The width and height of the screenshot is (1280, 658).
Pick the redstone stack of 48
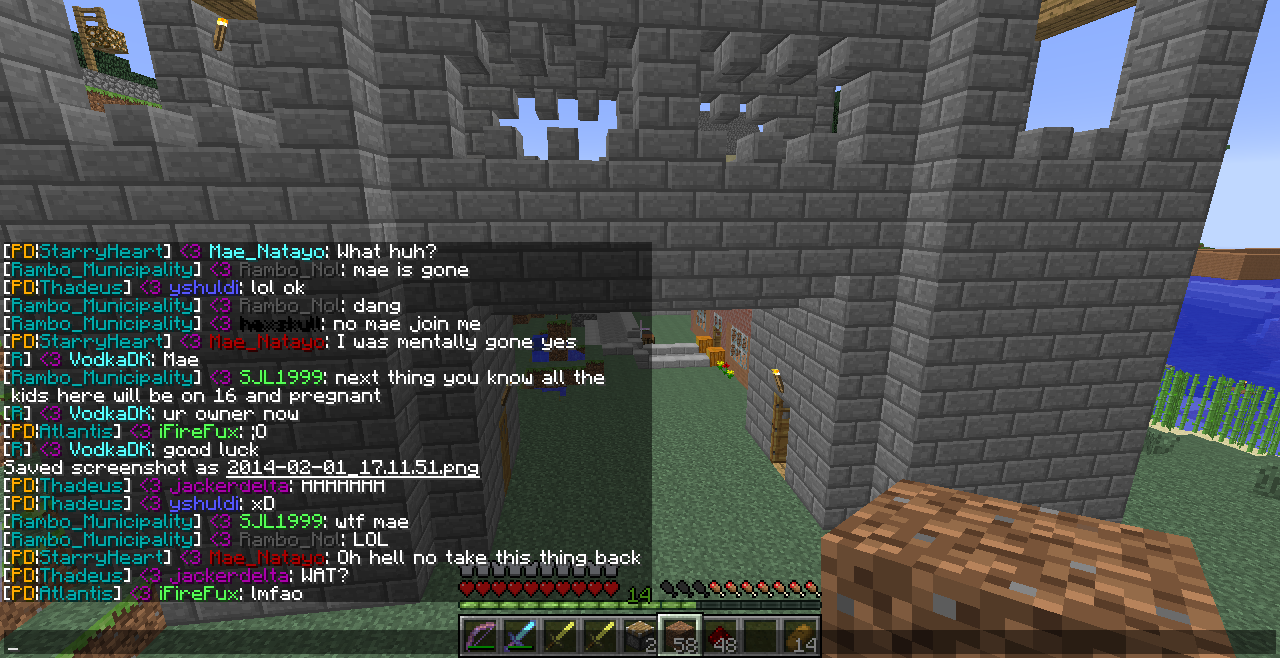coord(719,636)
